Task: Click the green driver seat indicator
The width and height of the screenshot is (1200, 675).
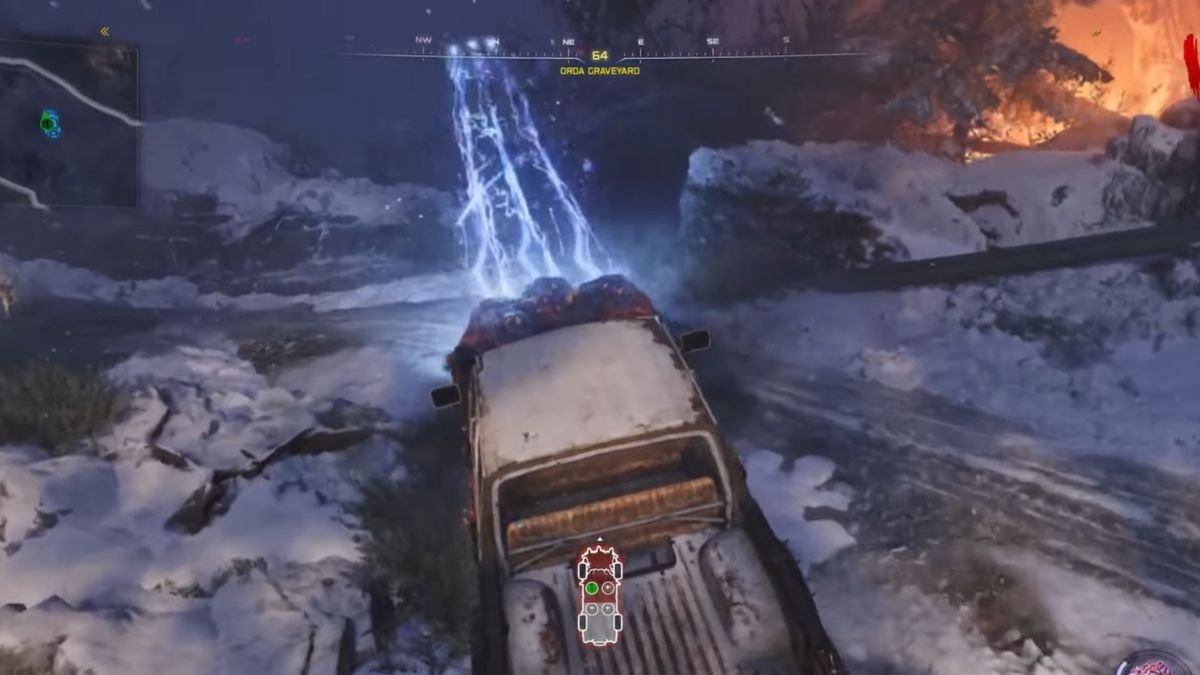Action: (591, 587)
